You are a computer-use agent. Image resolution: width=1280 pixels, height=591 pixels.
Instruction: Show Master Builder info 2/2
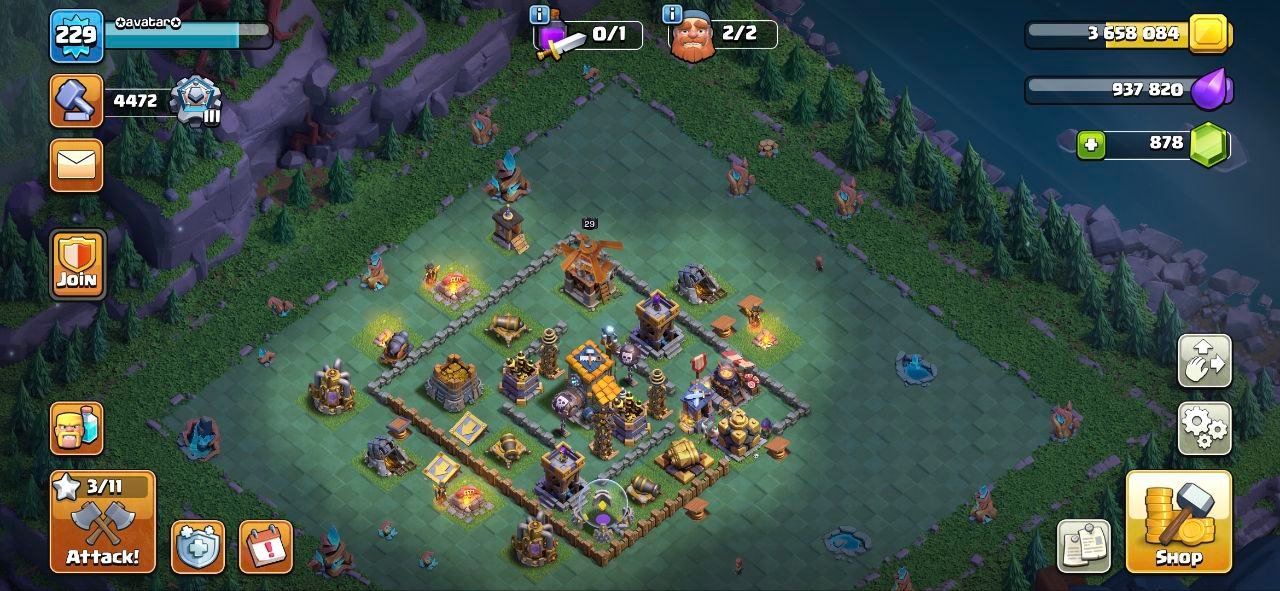(672, 14)
